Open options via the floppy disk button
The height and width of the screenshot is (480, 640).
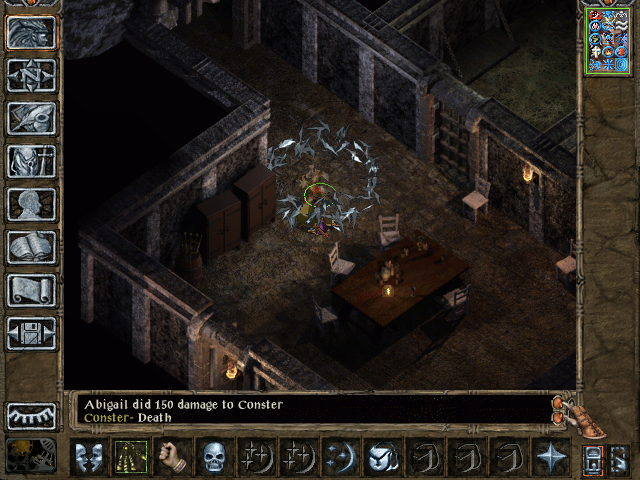[31, 333]
